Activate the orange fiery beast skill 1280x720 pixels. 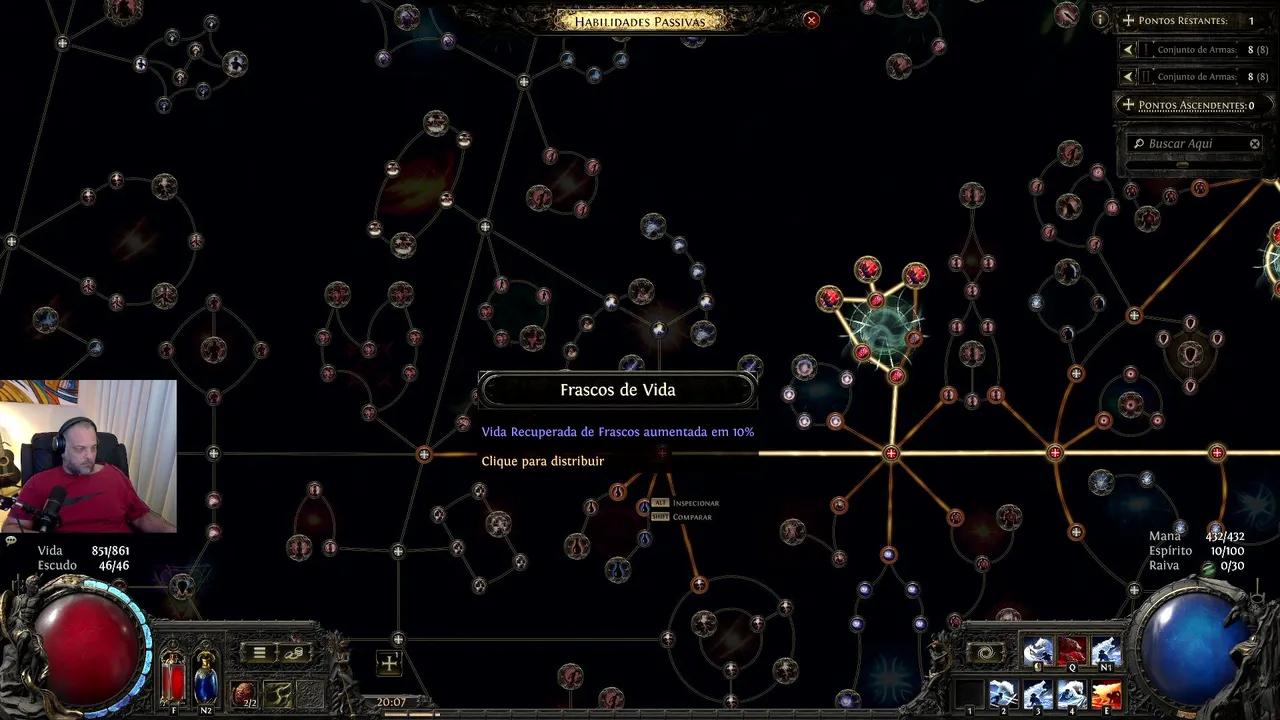(1105, 694)
